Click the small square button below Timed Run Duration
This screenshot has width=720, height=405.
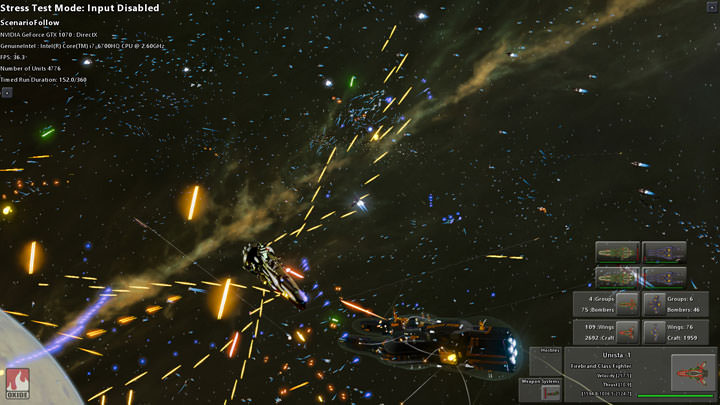6,92
